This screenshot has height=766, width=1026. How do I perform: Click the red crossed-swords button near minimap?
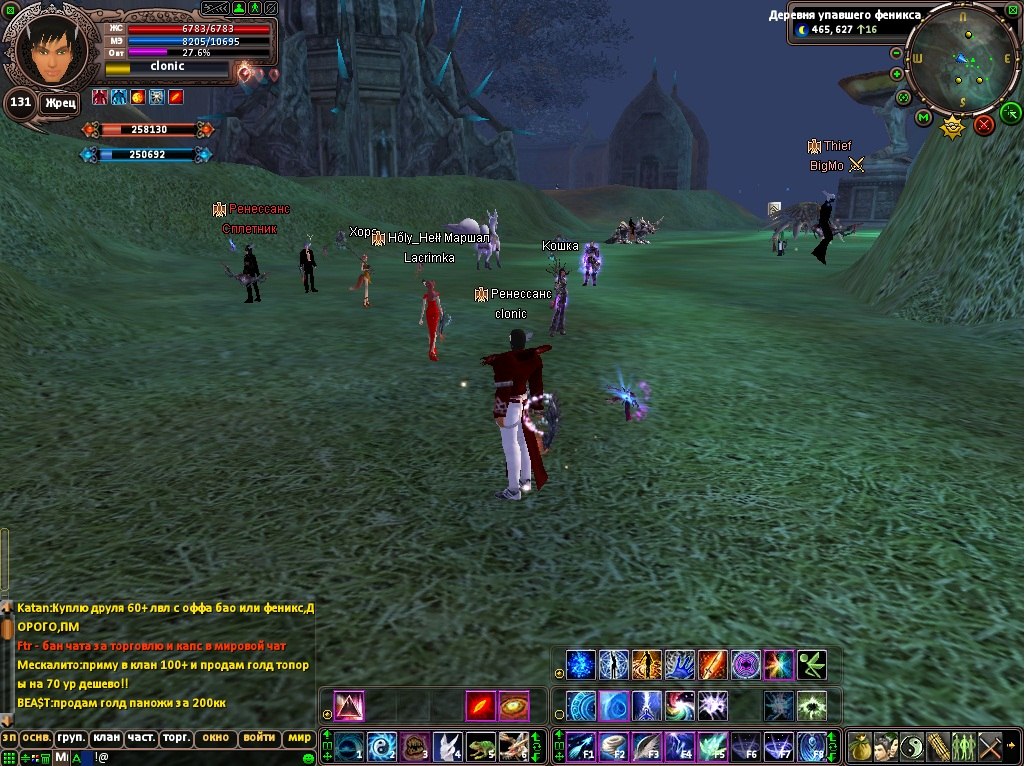coord(984,125)
